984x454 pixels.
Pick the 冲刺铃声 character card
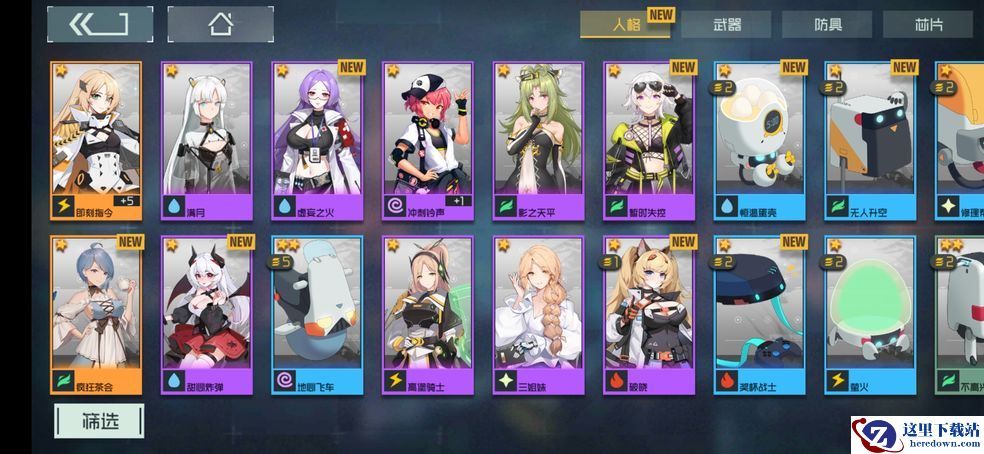coord(427,140)
